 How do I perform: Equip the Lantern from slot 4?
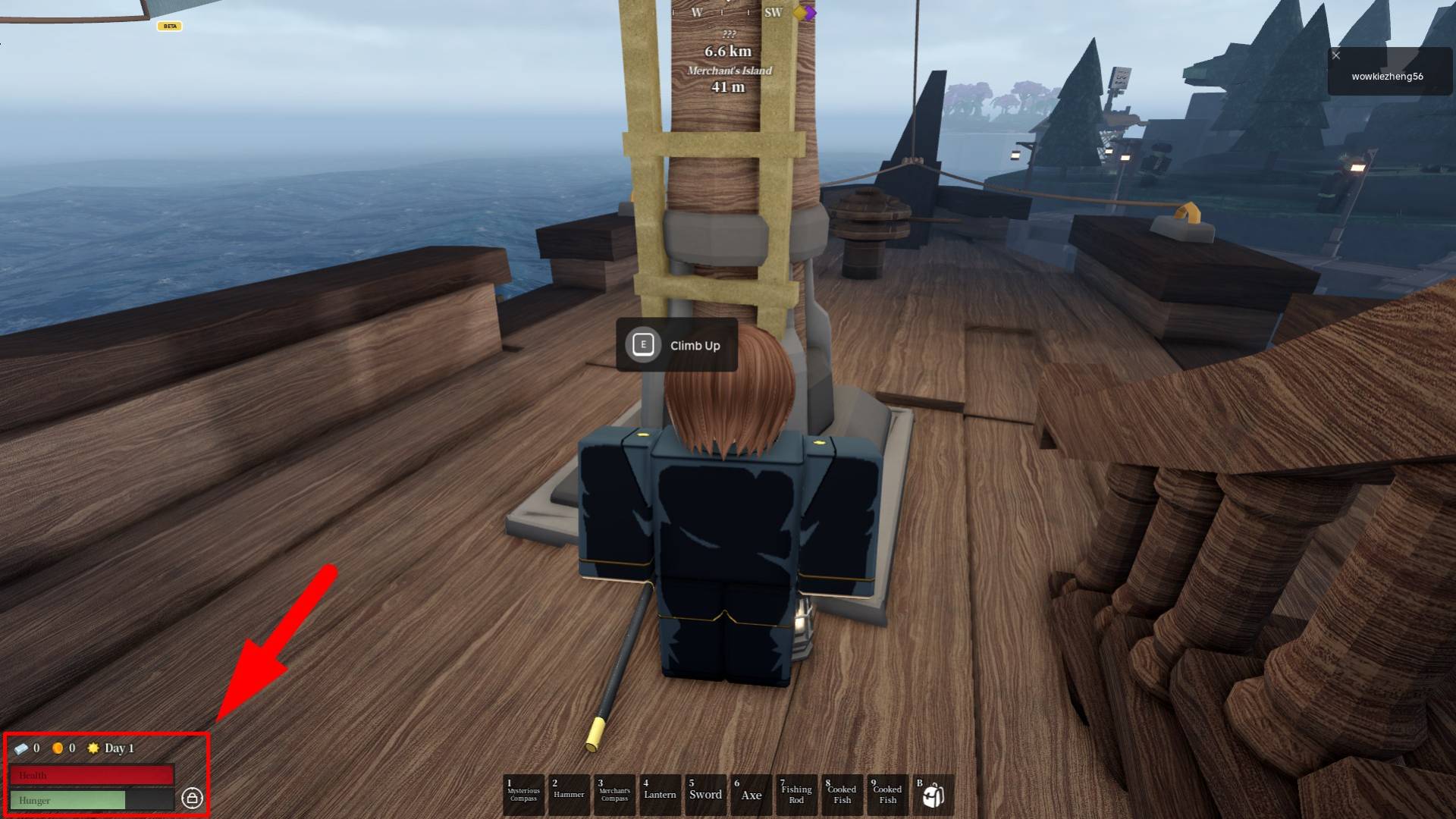[x=661, y=794]
